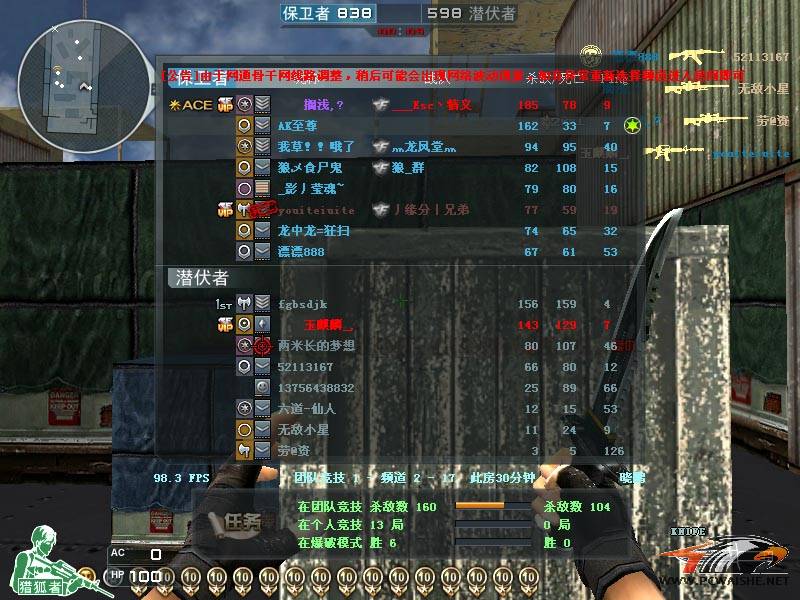800x600 pixels.
Task: Open the 潜伏者 team section header
Action: (x=203, y=278)
